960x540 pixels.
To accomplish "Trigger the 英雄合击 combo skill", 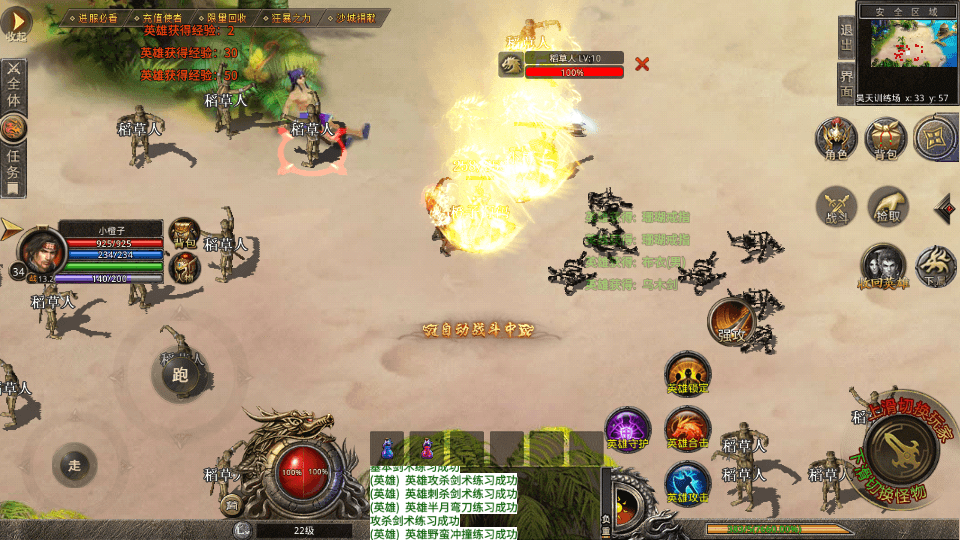I will pyautogui.click(x=688, y=428).
